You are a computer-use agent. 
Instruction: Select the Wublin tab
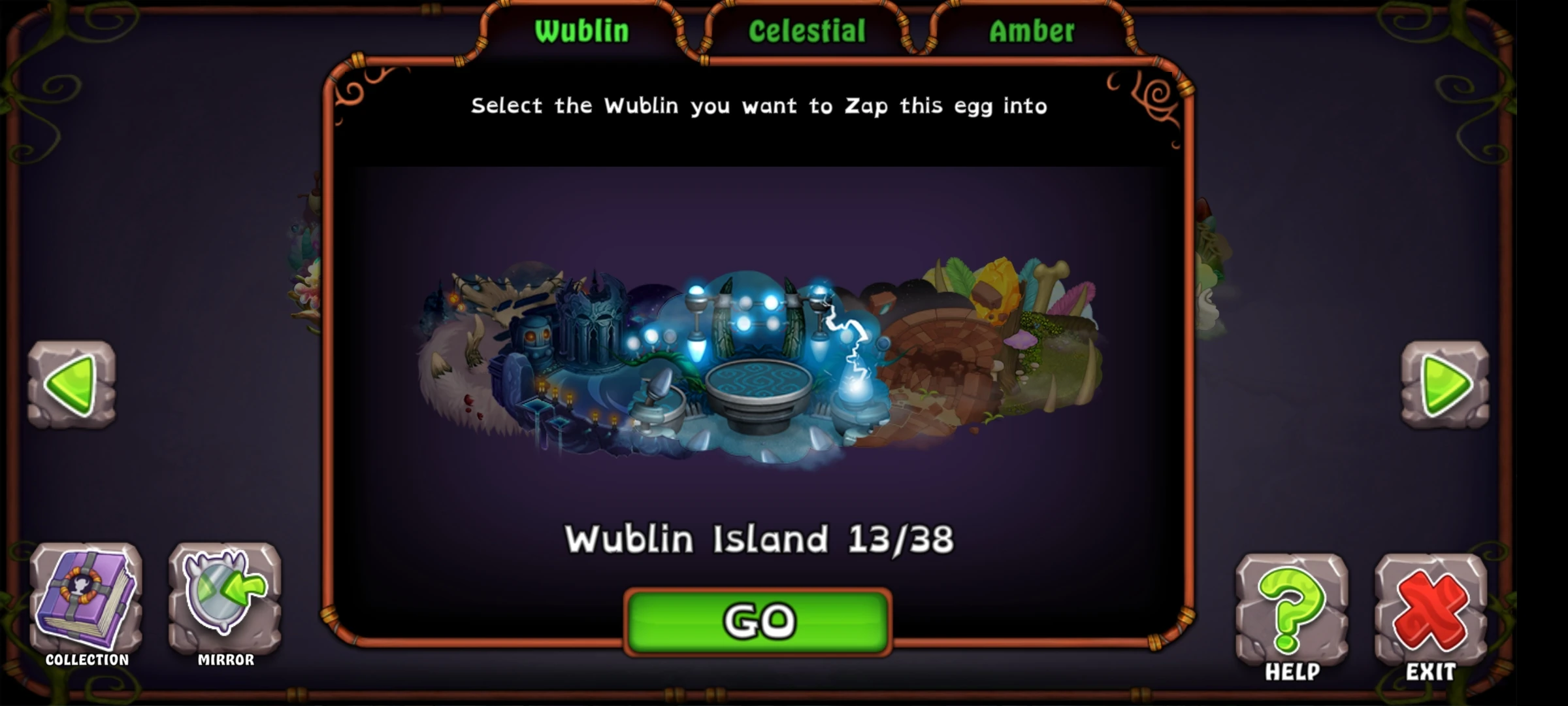[x=580, y=29]
